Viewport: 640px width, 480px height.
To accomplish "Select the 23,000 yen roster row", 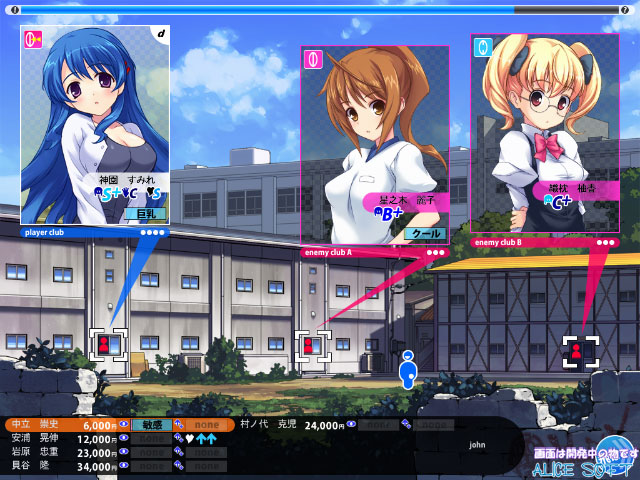I will [62, 452].
